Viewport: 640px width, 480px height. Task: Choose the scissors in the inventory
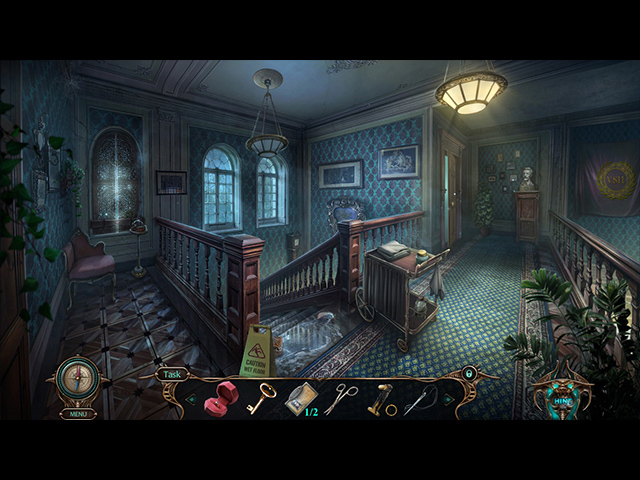(x=341, y=398)
